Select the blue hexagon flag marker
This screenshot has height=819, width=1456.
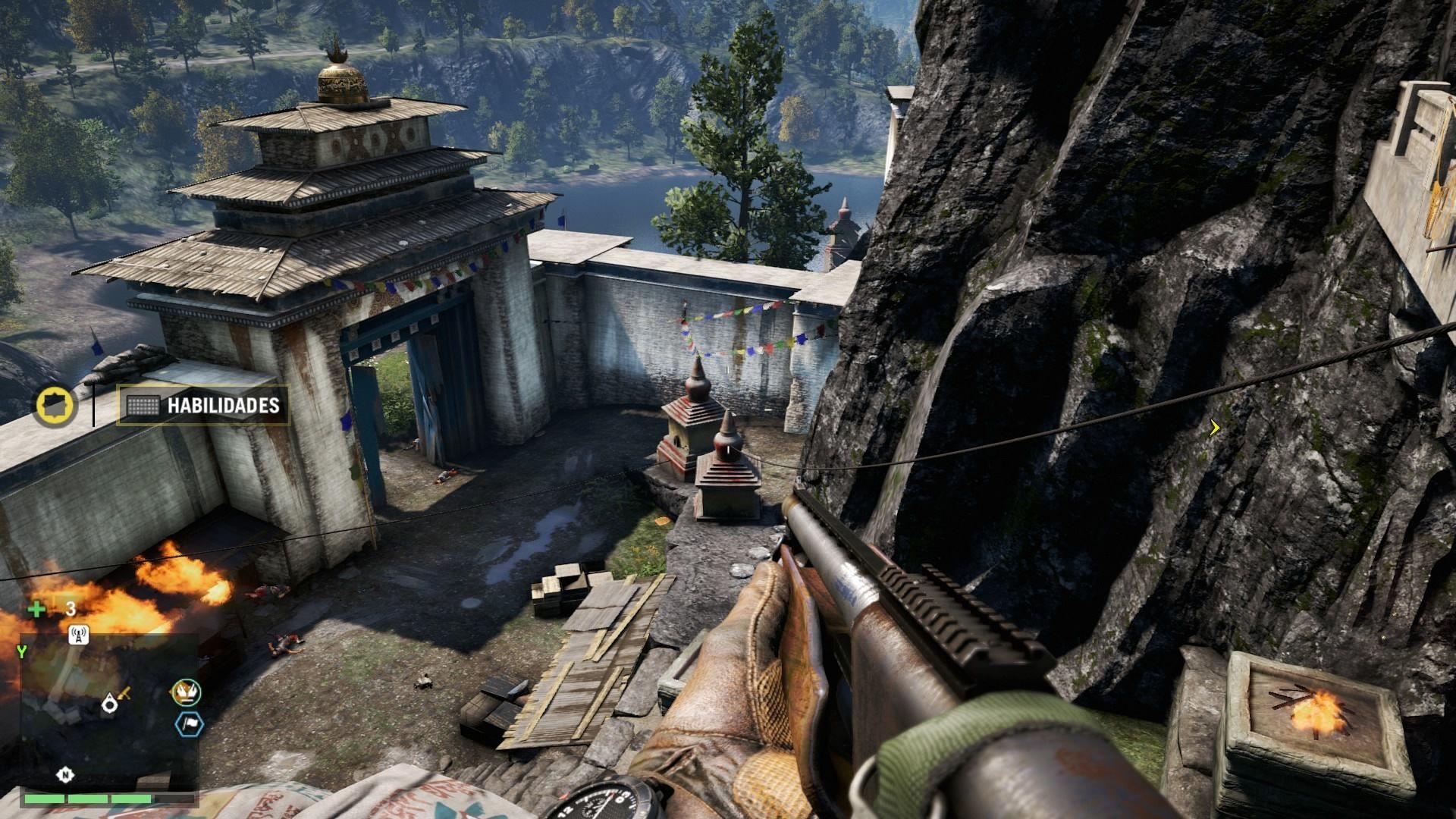(187, 724)
